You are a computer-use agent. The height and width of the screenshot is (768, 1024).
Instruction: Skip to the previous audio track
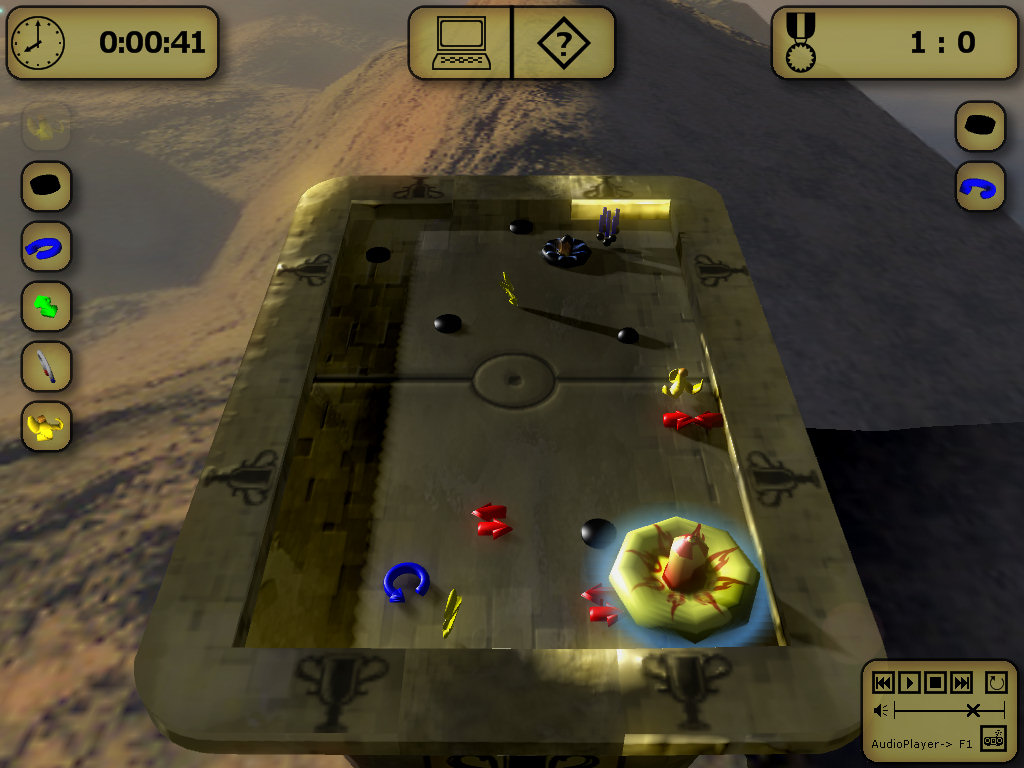tap(883, 683)
